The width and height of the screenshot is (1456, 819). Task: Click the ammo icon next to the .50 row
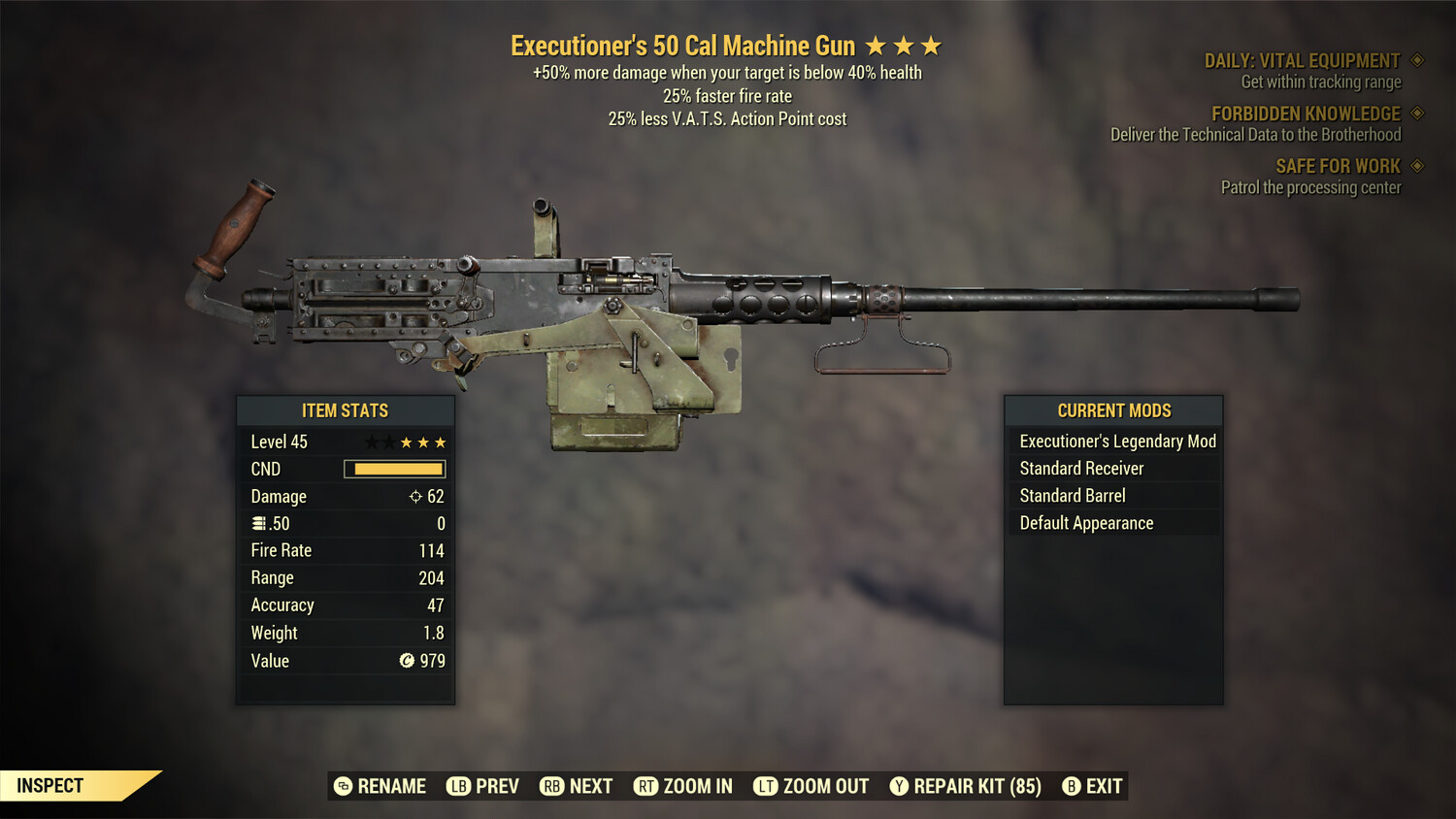pyautogui.click(x=259, y=523)
